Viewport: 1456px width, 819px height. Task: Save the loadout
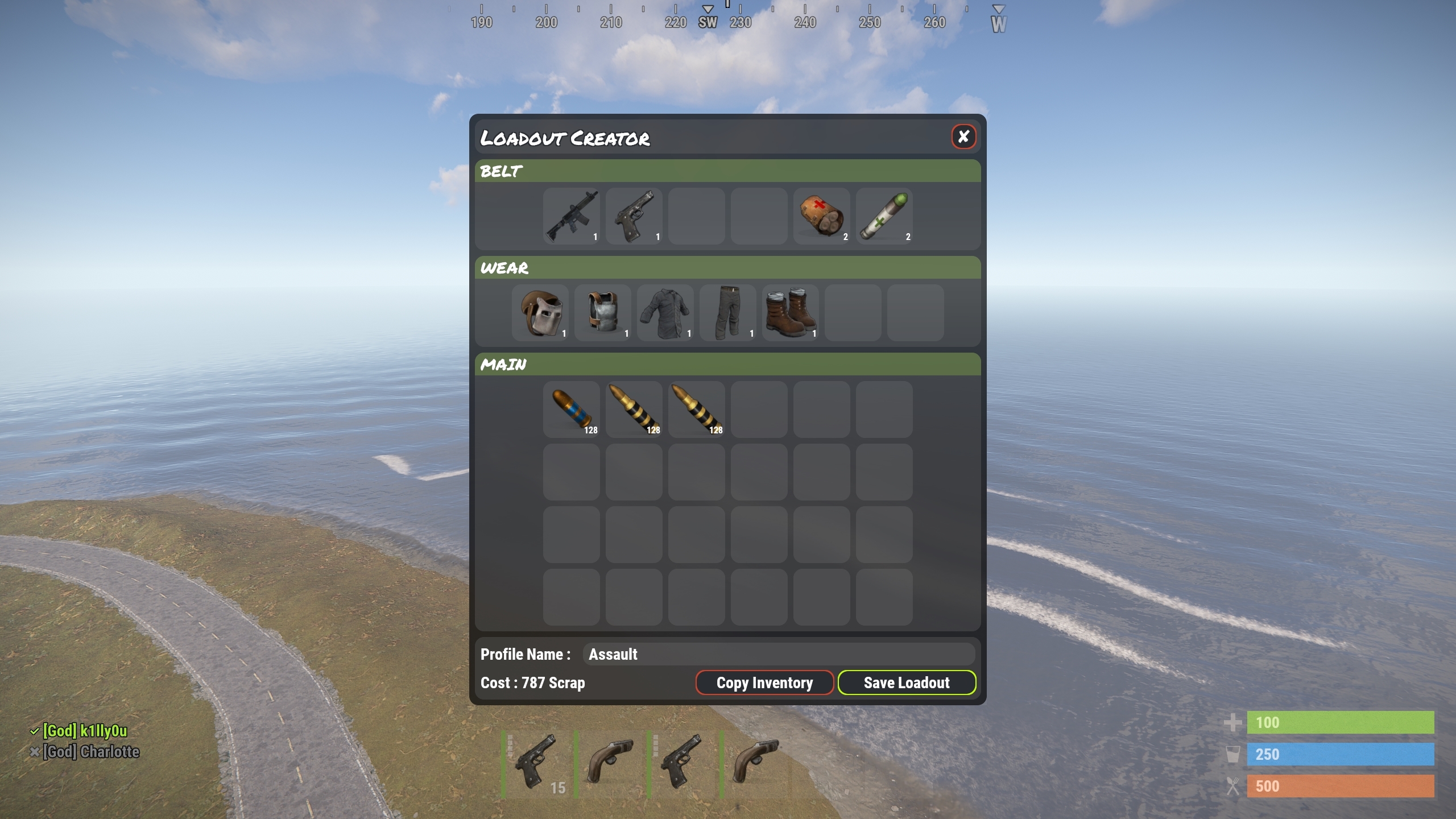(907, 682)
